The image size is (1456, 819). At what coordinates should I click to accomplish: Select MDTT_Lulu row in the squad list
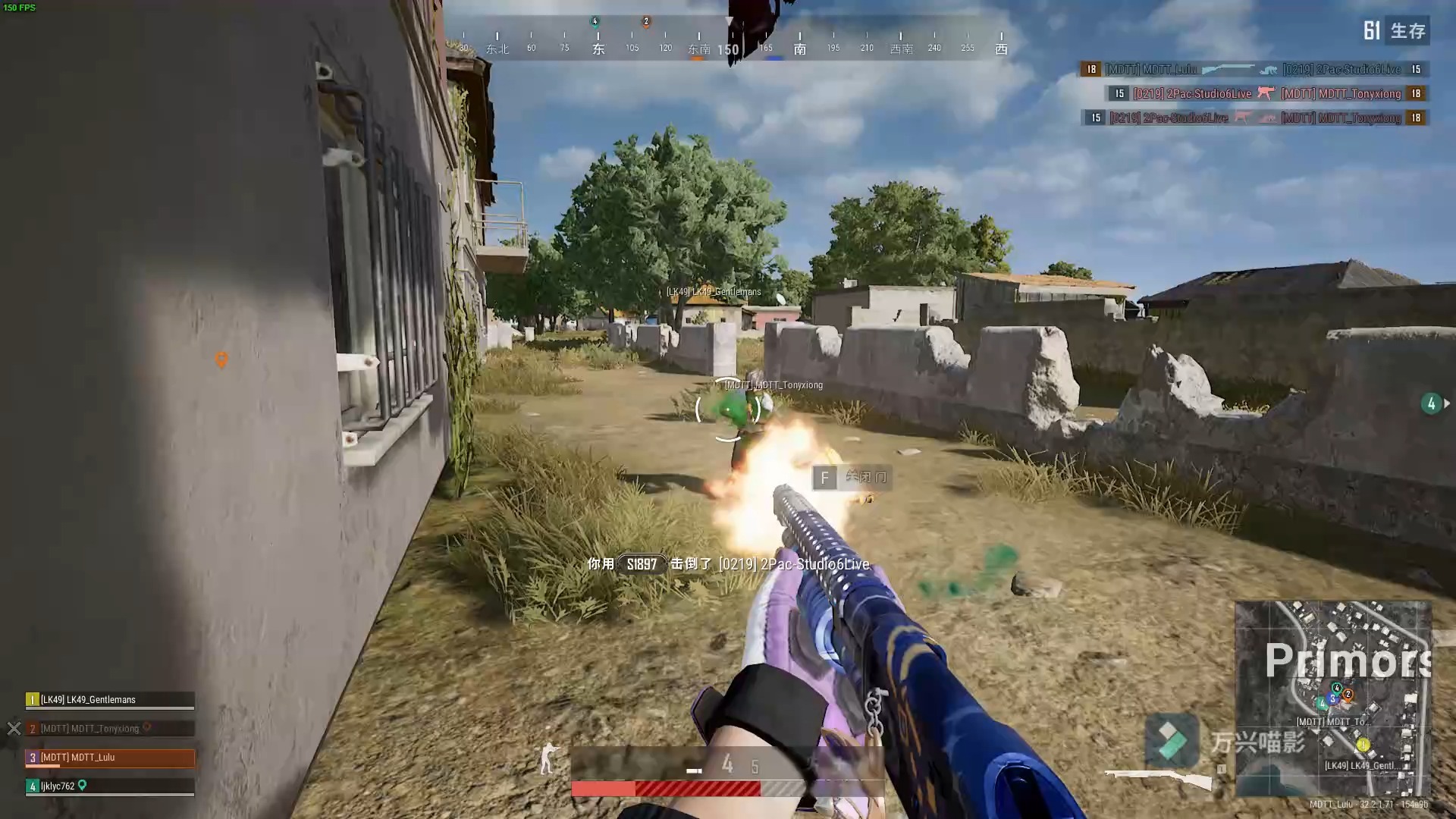click(110, 757)
